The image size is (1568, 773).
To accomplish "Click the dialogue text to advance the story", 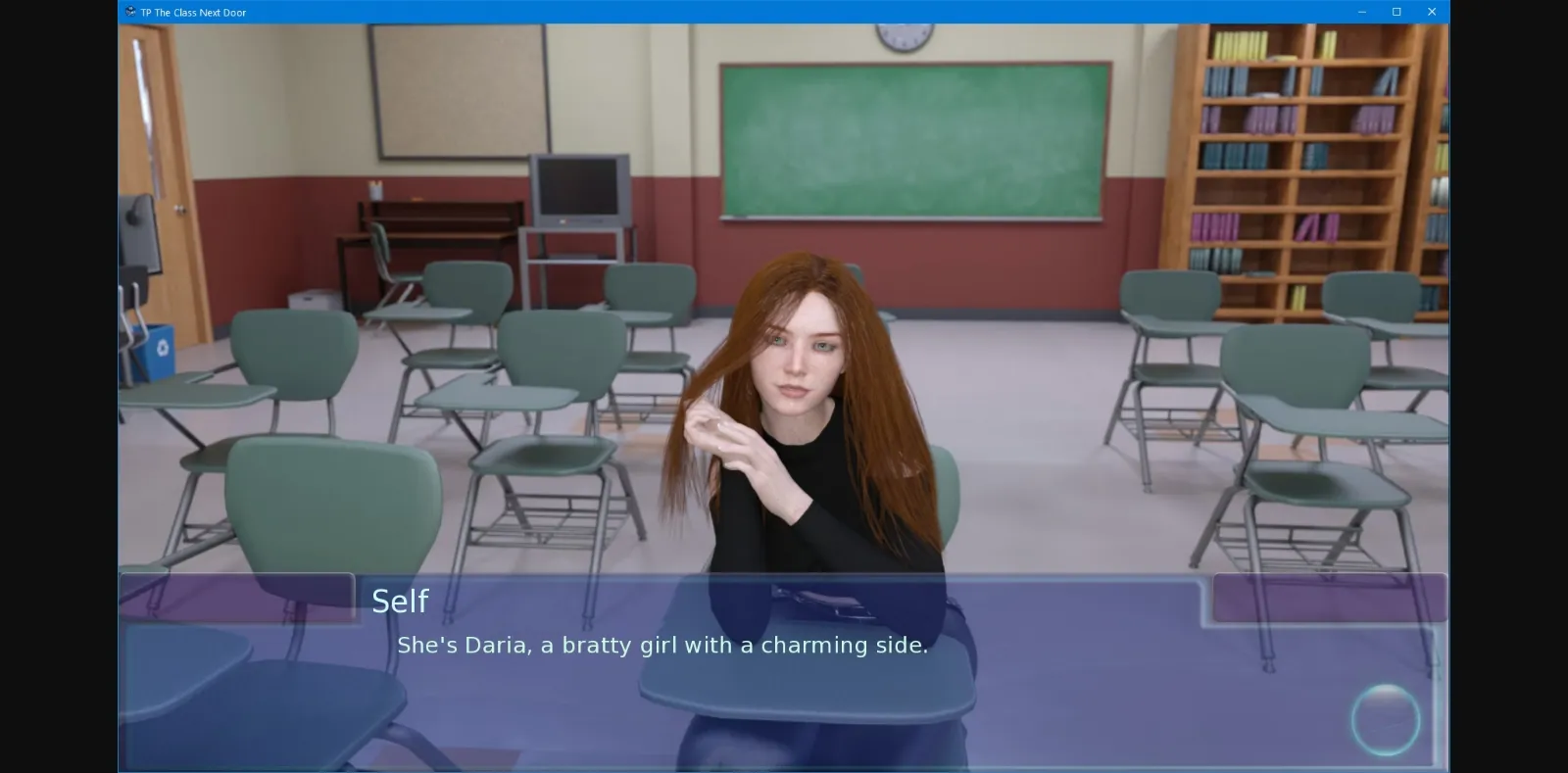I will click(662, 646).
